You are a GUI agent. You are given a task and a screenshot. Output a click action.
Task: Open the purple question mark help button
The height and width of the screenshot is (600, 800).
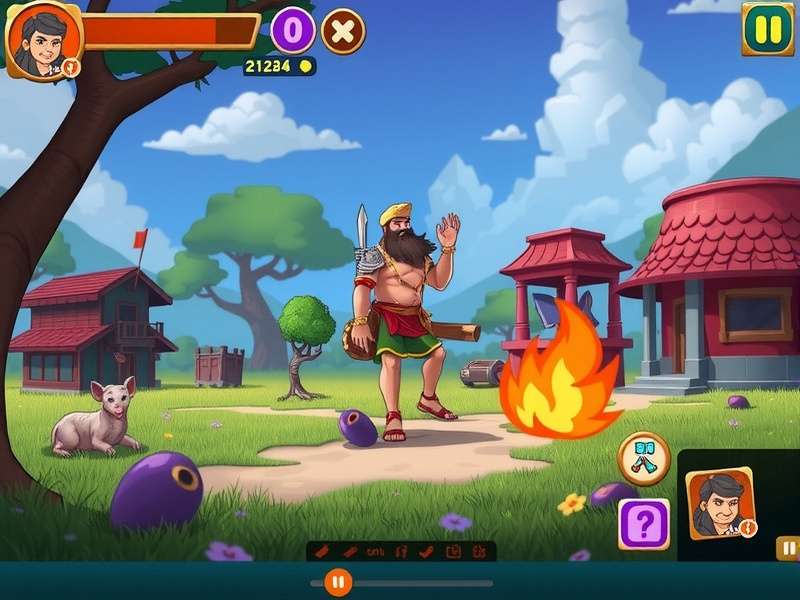pyautogui.click(x=643, y=523)
